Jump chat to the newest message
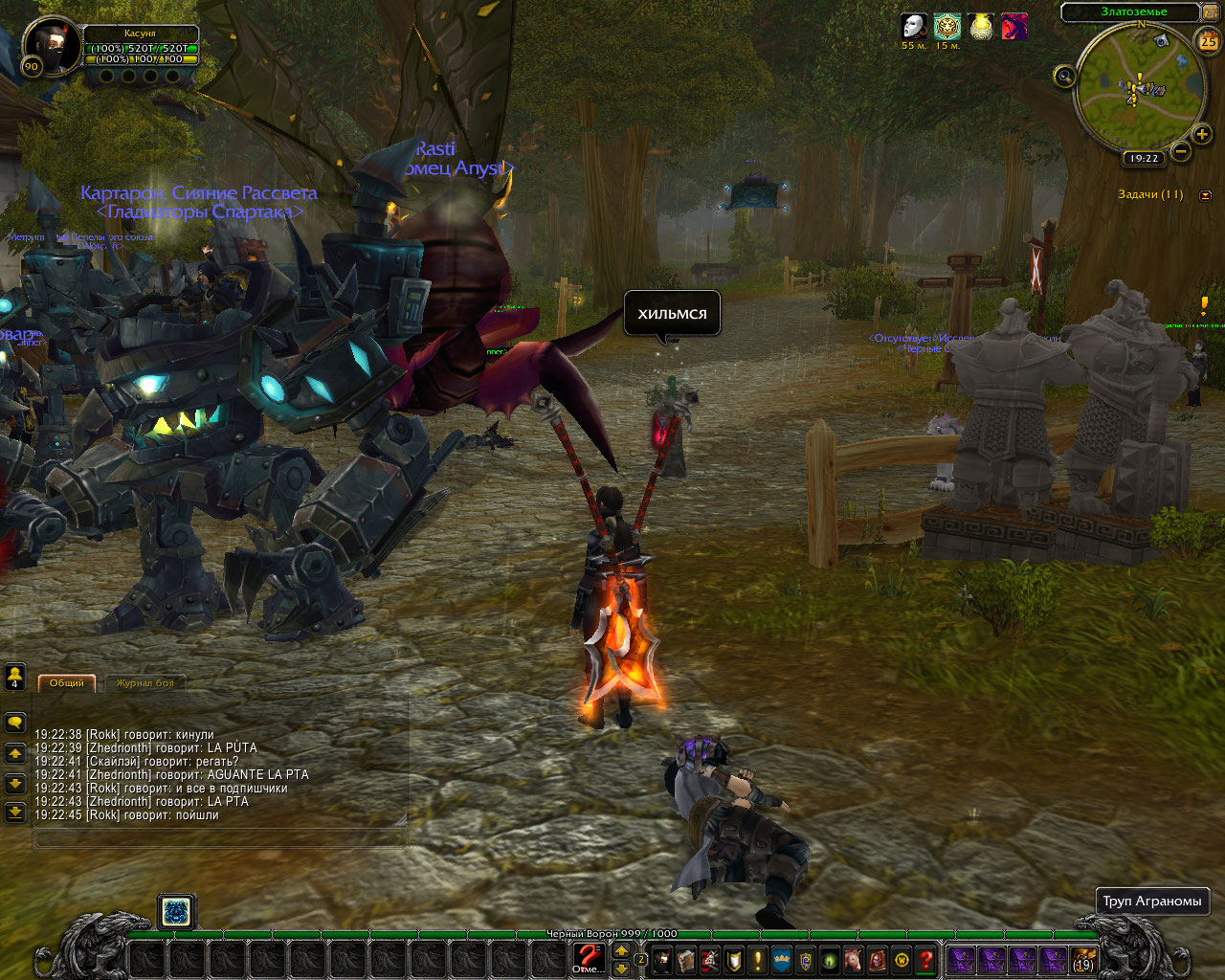 point(15,813)
